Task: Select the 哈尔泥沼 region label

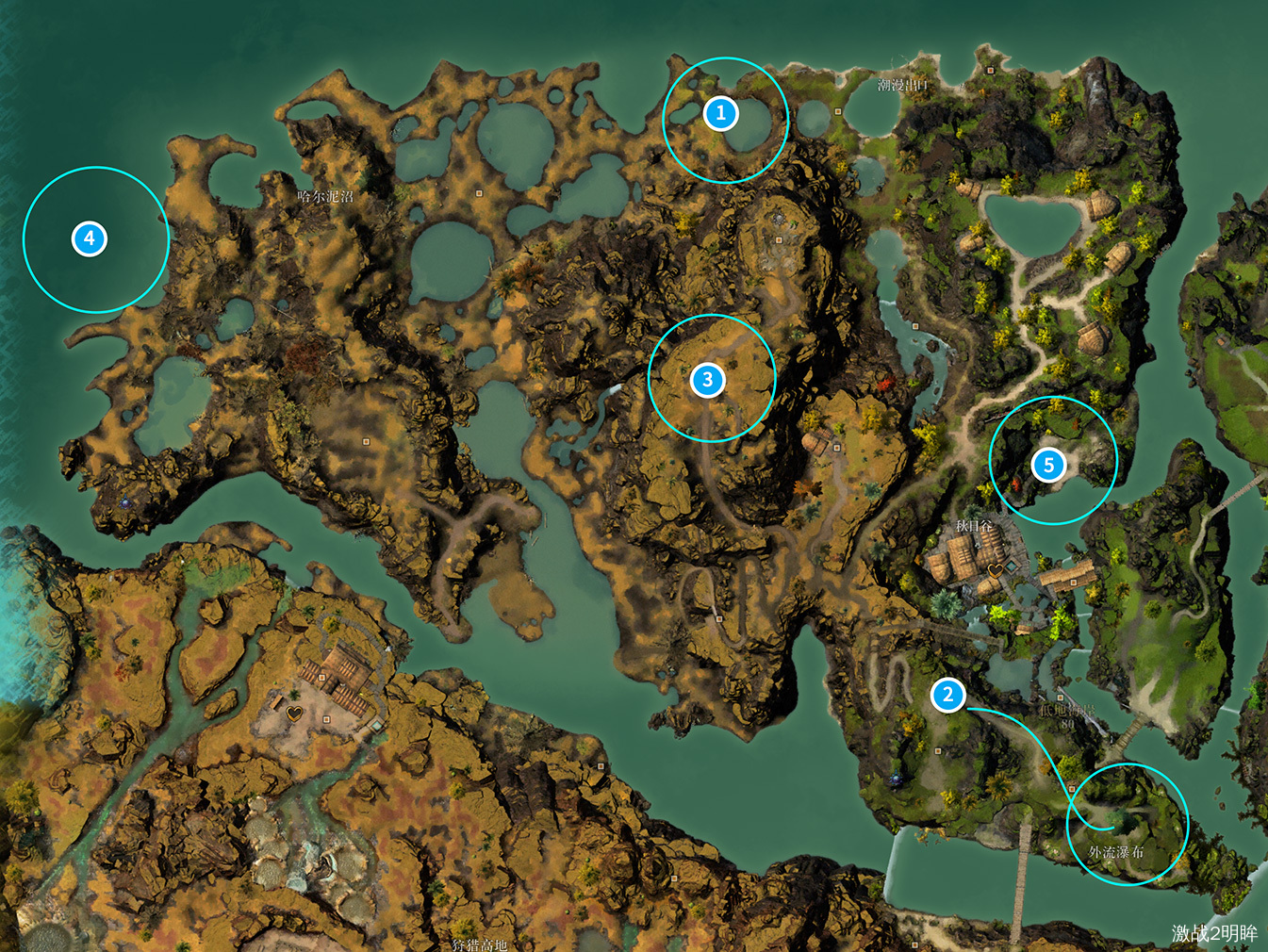Action: click(x=325, y=196)
